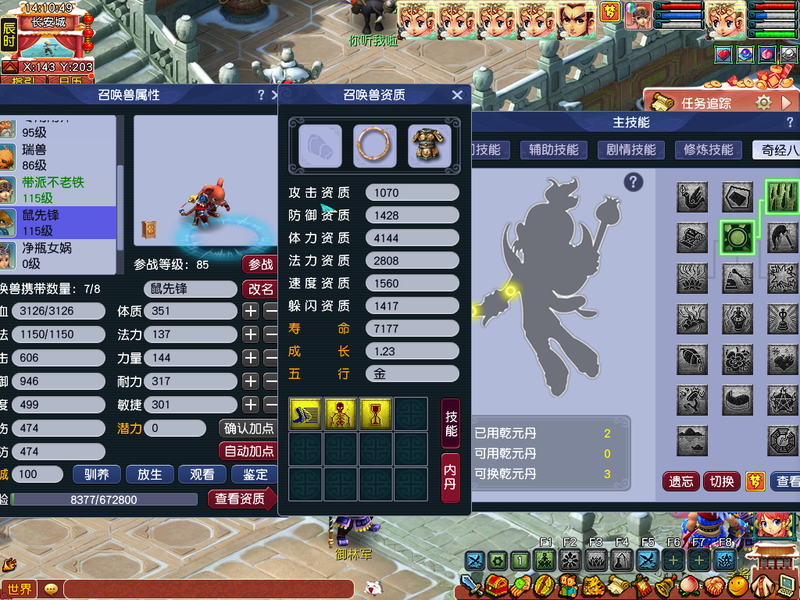Rename the pet with 改名
Screen dimensions: 800x600
(260, 288)
